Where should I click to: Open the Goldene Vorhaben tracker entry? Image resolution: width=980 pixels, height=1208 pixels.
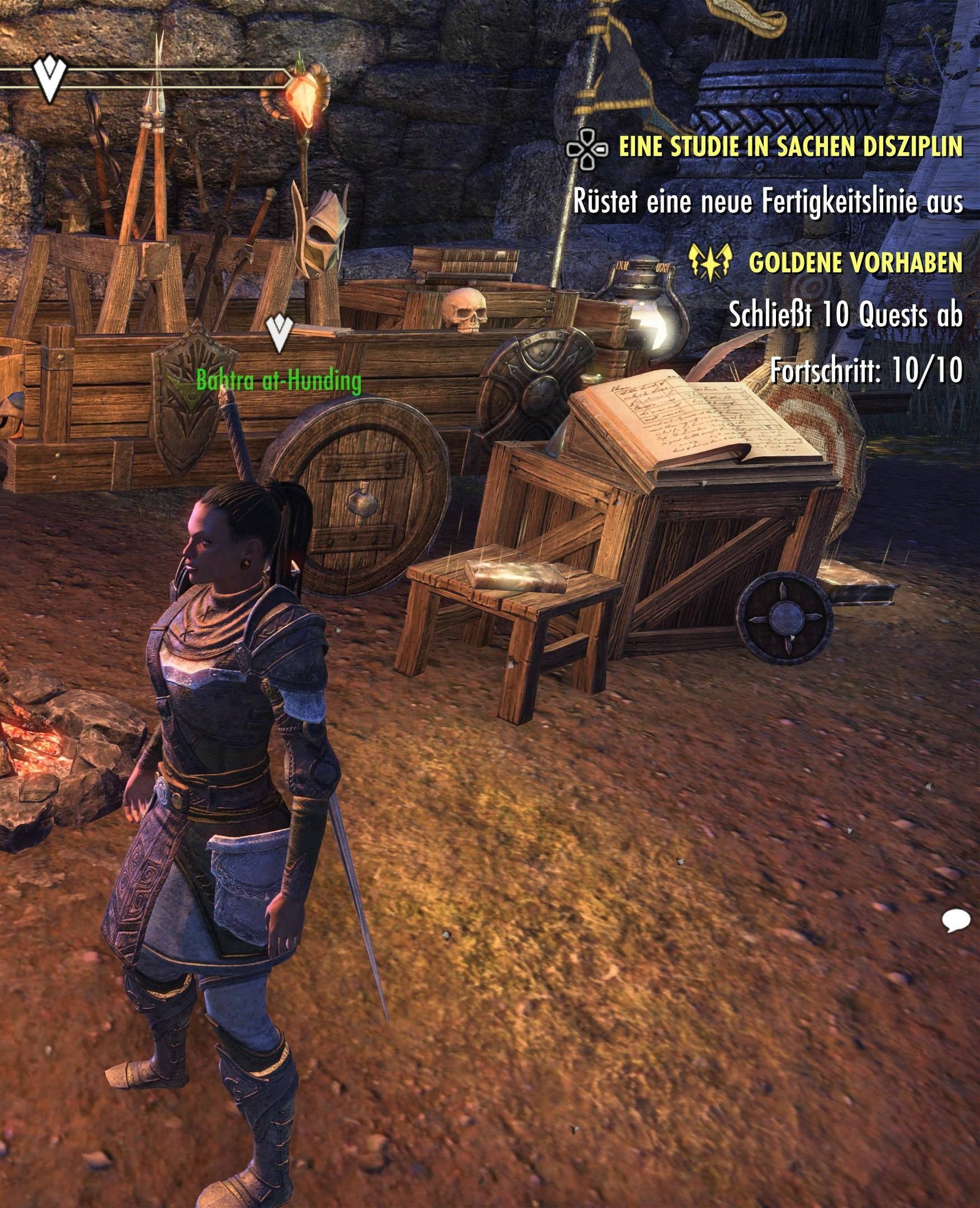[x=855, y=262]
